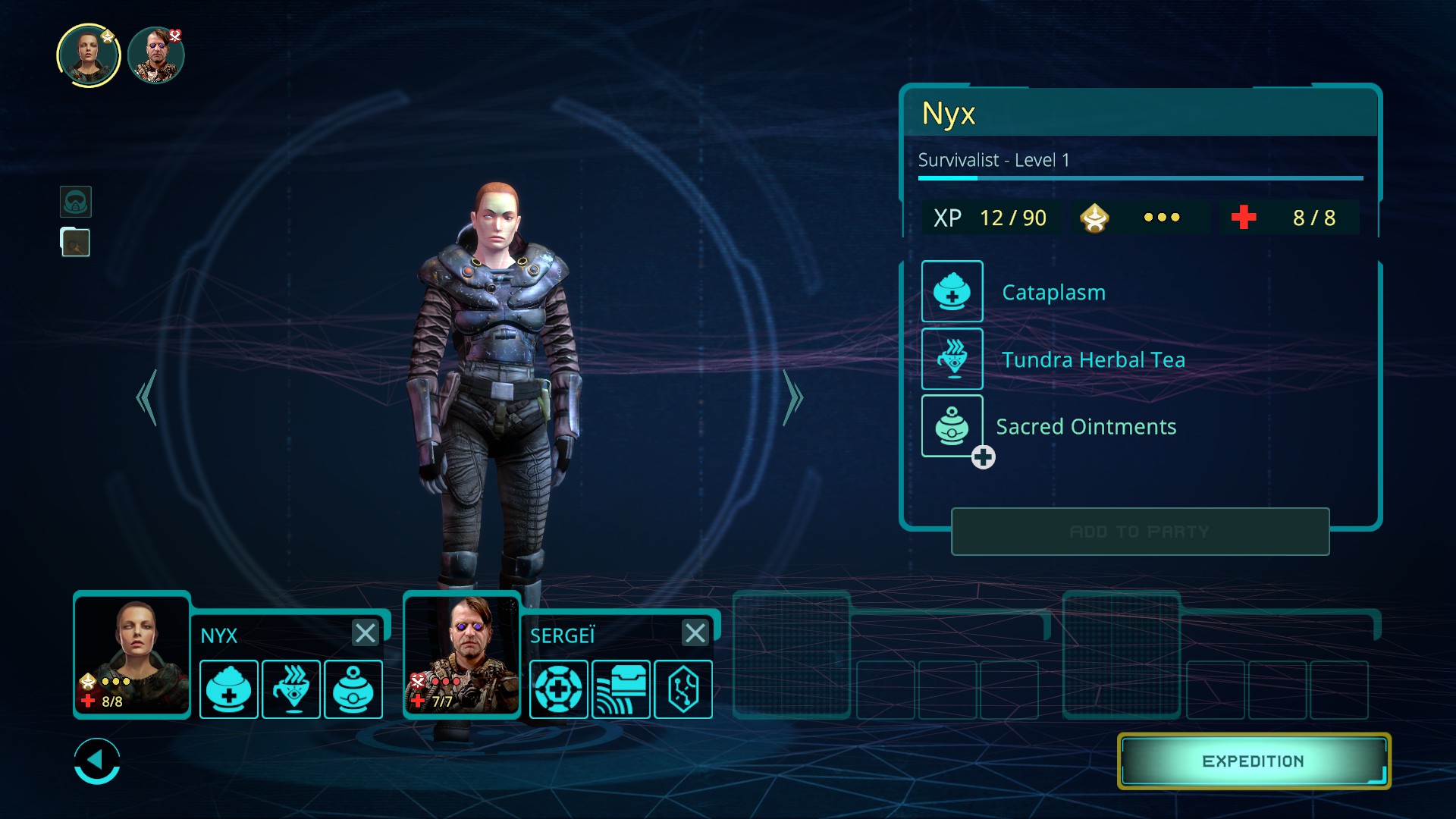Click Sergeï's circuit hexagon skill icon
This screenshot has height=819, width=1456.
(x=682, y=689)
